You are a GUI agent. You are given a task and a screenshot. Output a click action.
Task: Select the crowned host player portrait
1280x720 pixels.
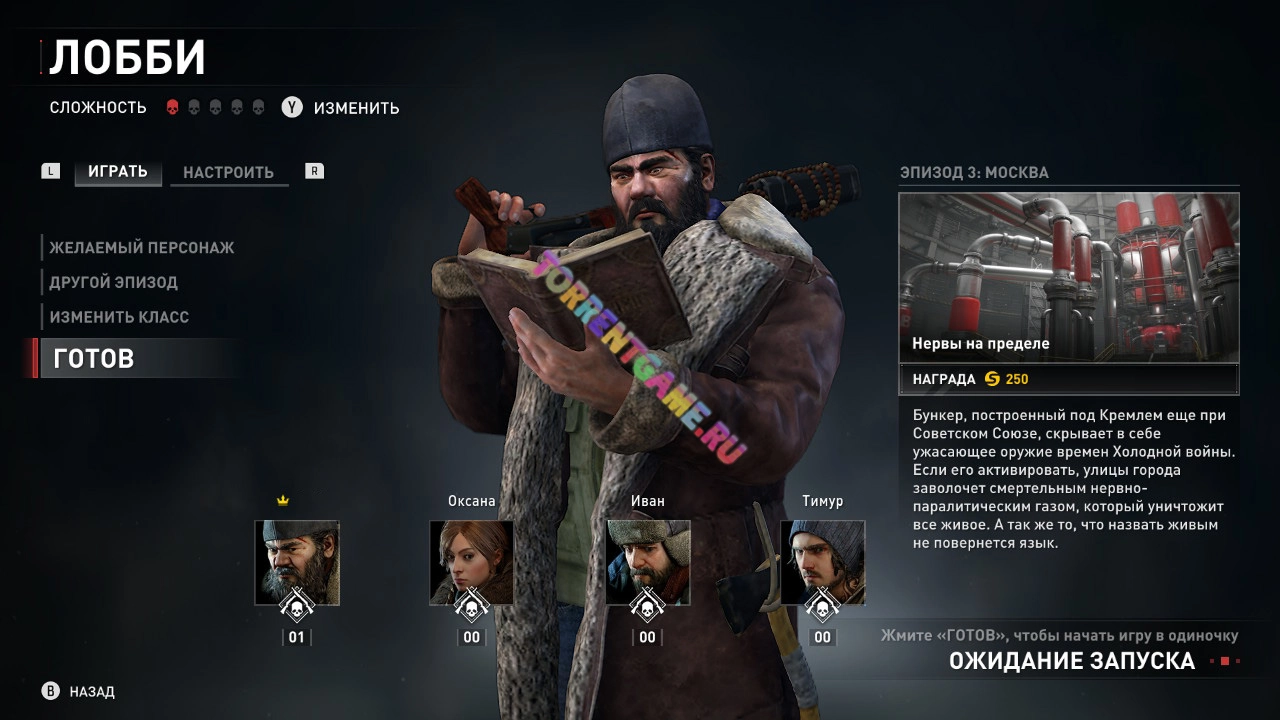297,562
